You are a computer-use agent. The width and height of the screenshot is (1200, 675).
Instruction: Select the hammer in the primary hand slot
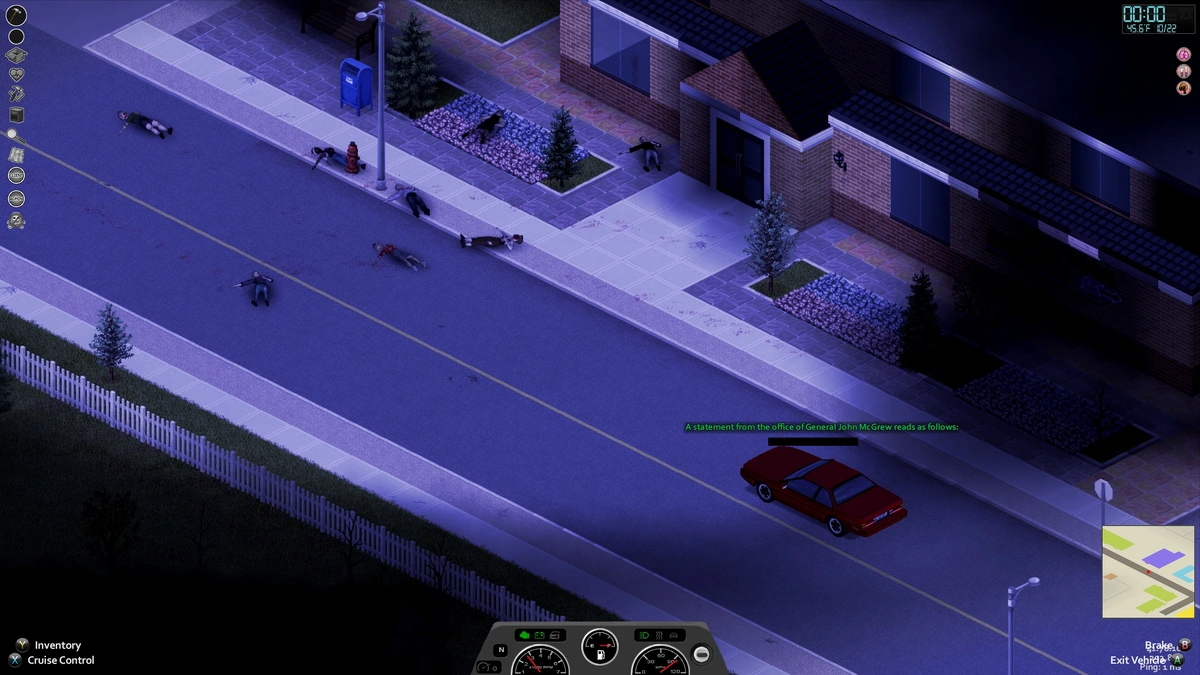(x=16, y=15)
